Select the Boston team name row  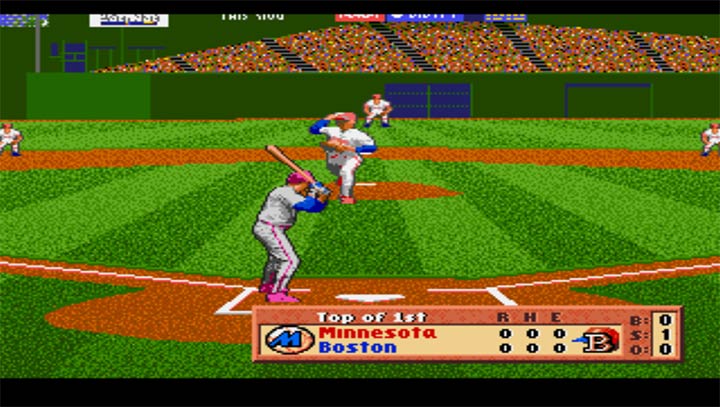(x=358, y=348)
